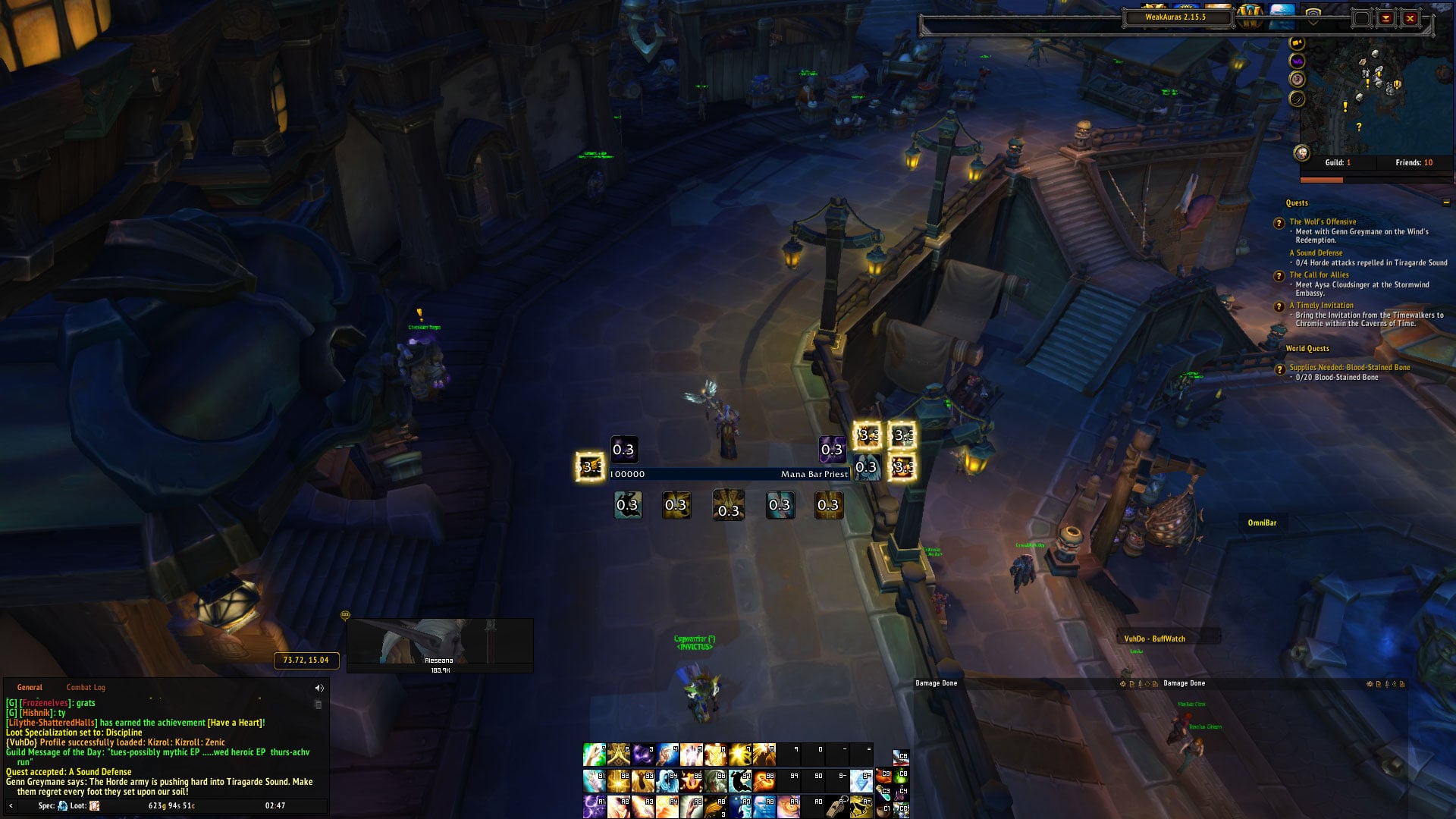The height and width of the screenshot is (819, 1456).
Task: Expand the World Quests section in the tracker
Action: pos(1306,349)
